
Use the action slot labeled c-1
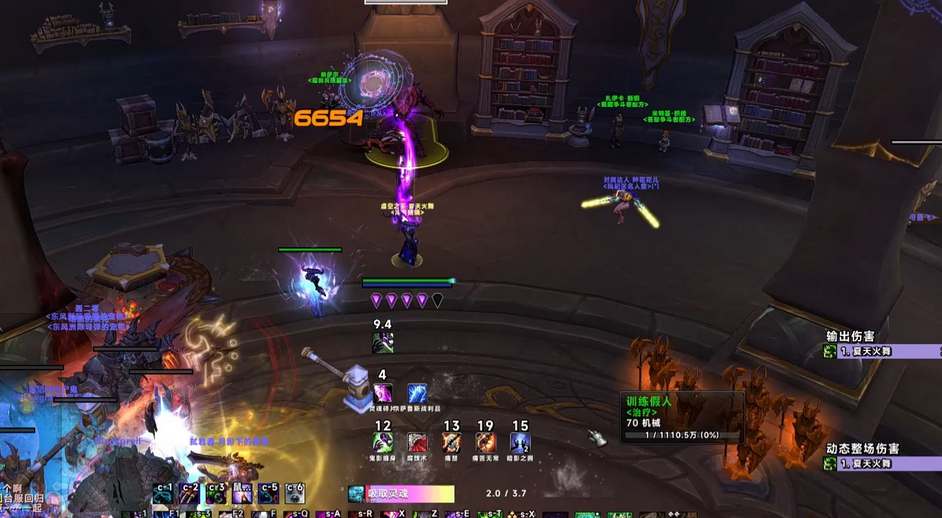click(x=164, y=493)
